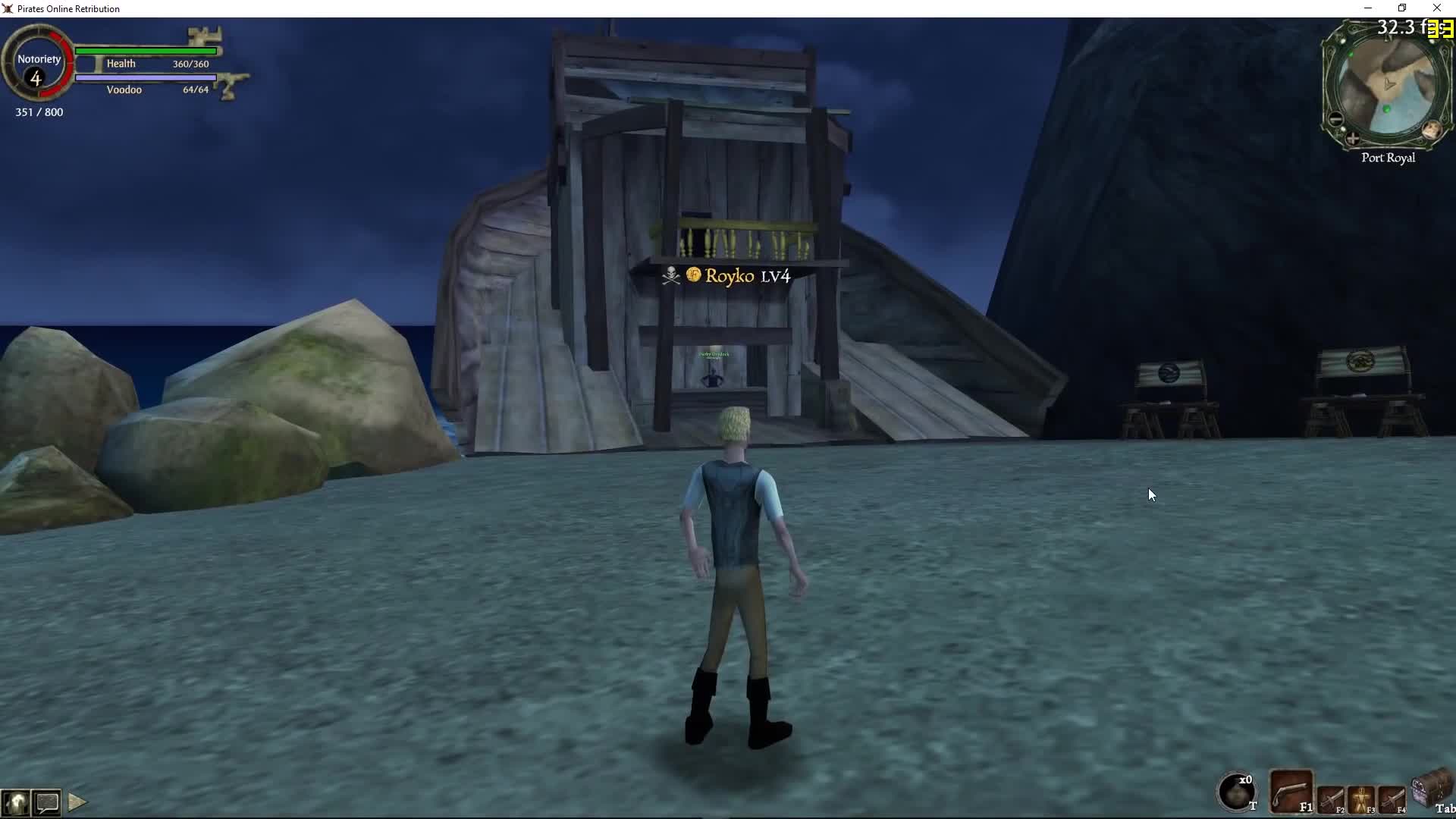Zoom in the minimap with plus button
The width and height of the screenshot is (1456, 819).
1353,139
